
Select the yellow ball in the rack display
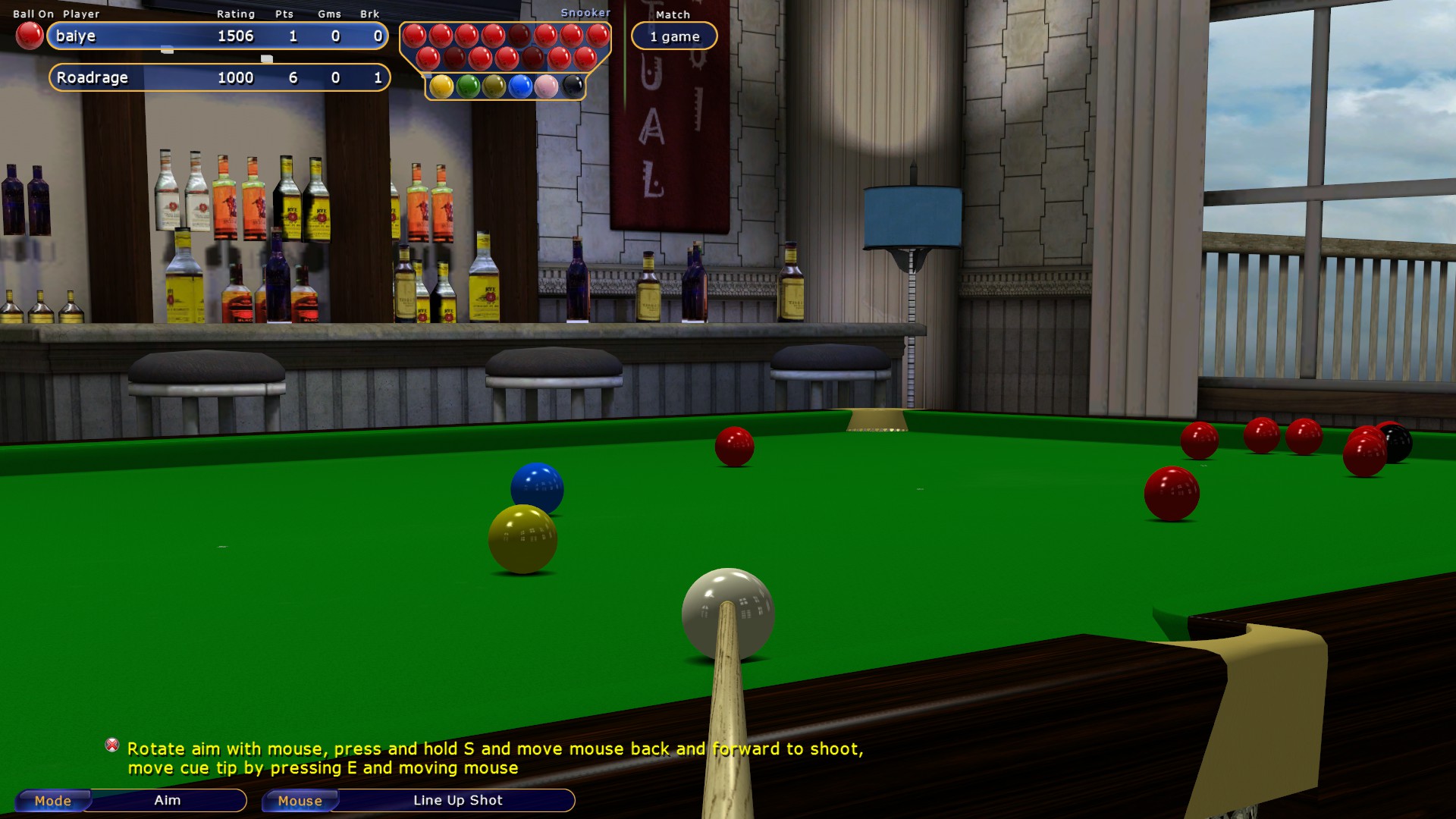pos(442,87)
